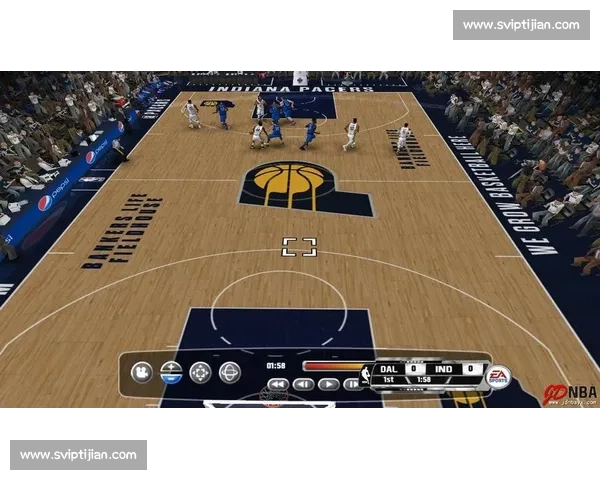Choose the four-arrow camera pan icon
Image resolution: width=600 pixels, height=480 pixels.
[x=201, y=373]
